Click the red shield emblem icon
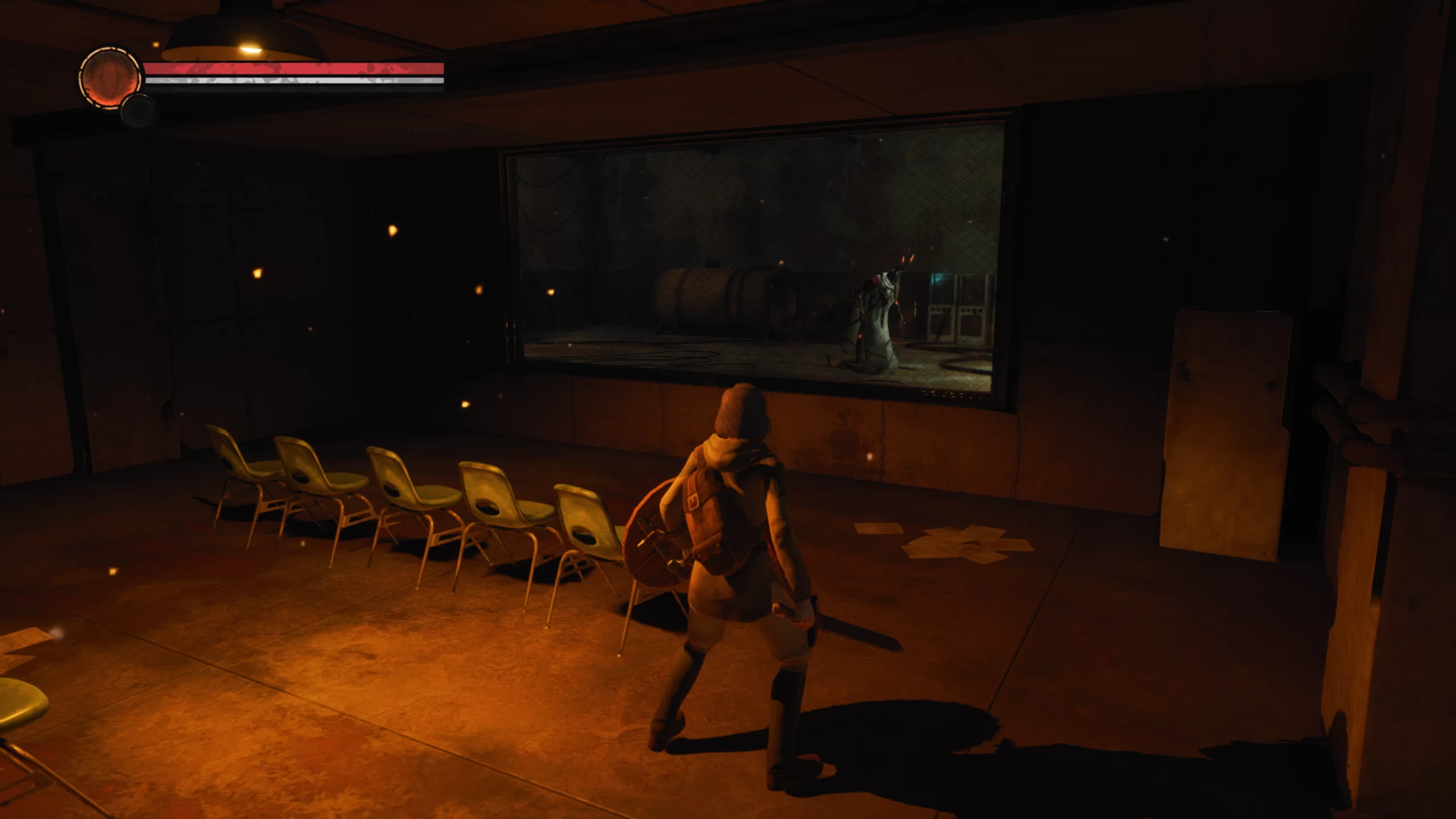Image resolution: width=1456 pixels, height=819 pixels. (109, 78)
